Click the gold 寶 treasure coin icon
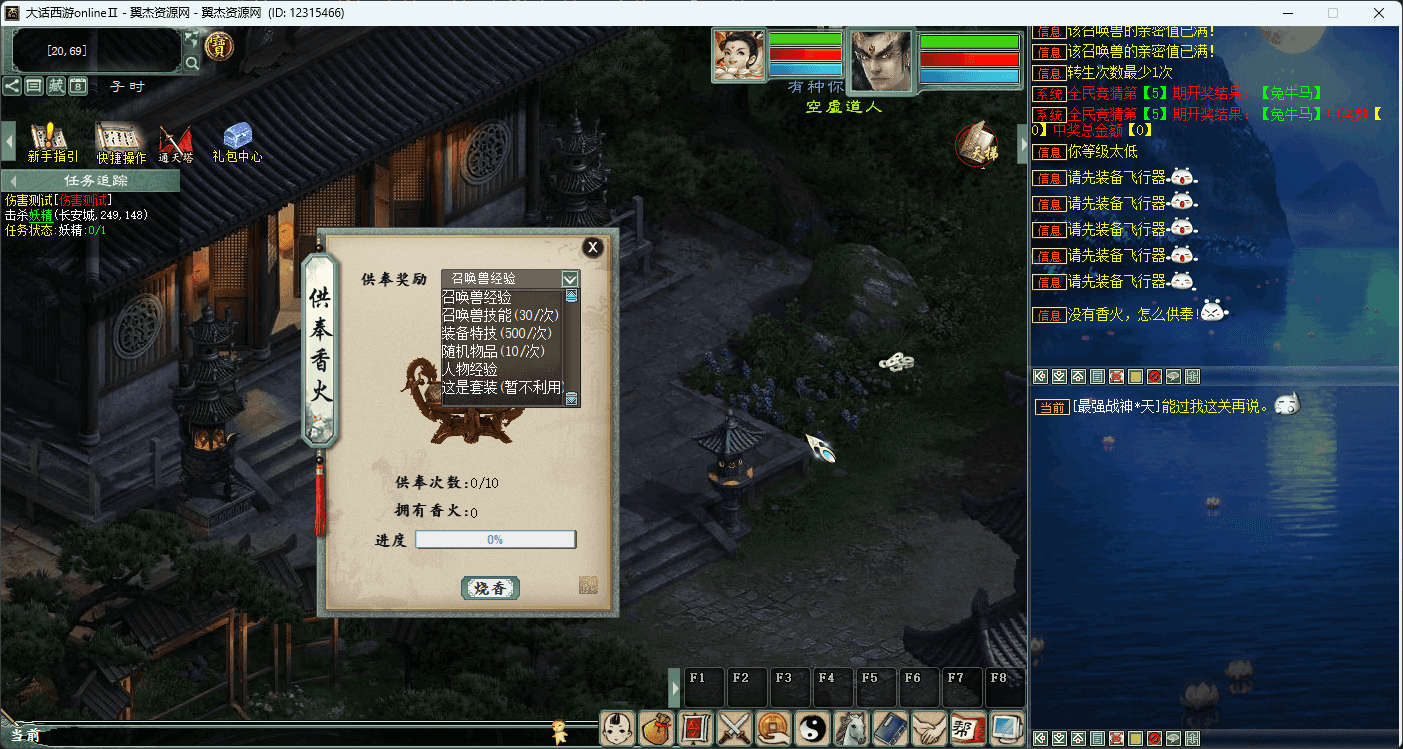The width and height of the screenshot is (1403, 749). point(218,45)
